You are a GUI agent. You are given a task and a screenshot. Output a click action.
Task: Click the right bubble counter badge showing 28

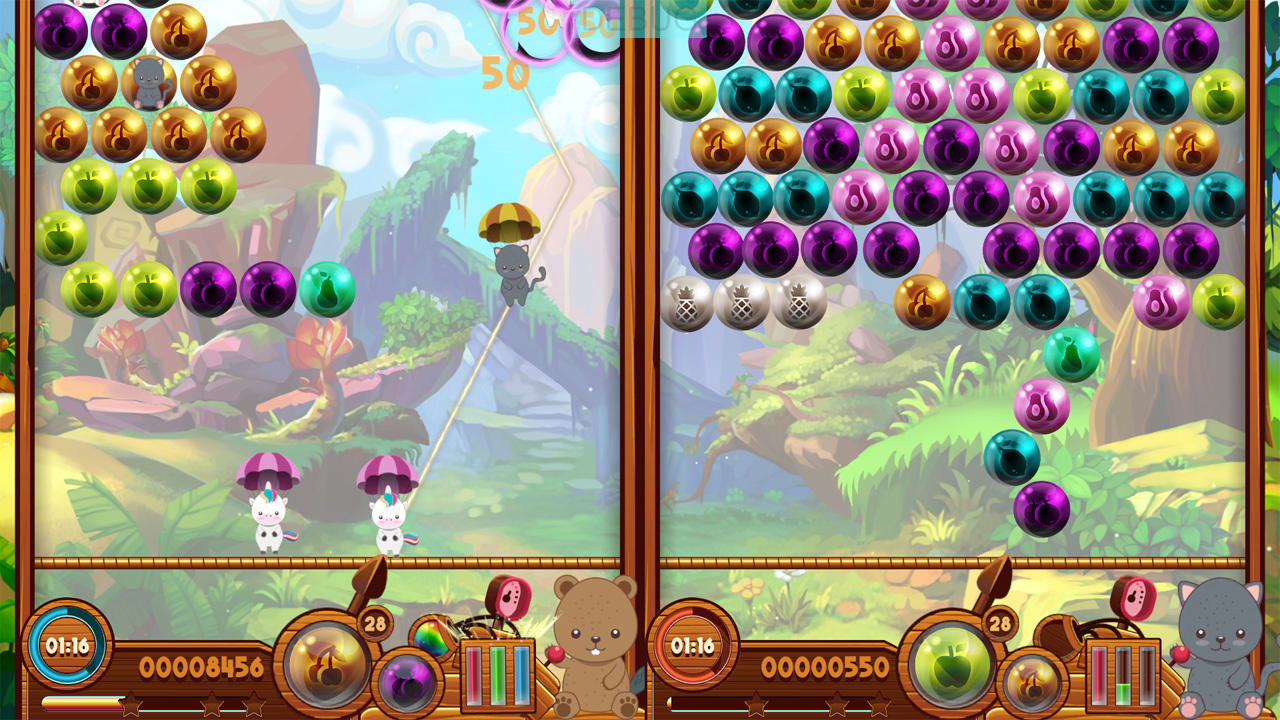pos(1000,623)
